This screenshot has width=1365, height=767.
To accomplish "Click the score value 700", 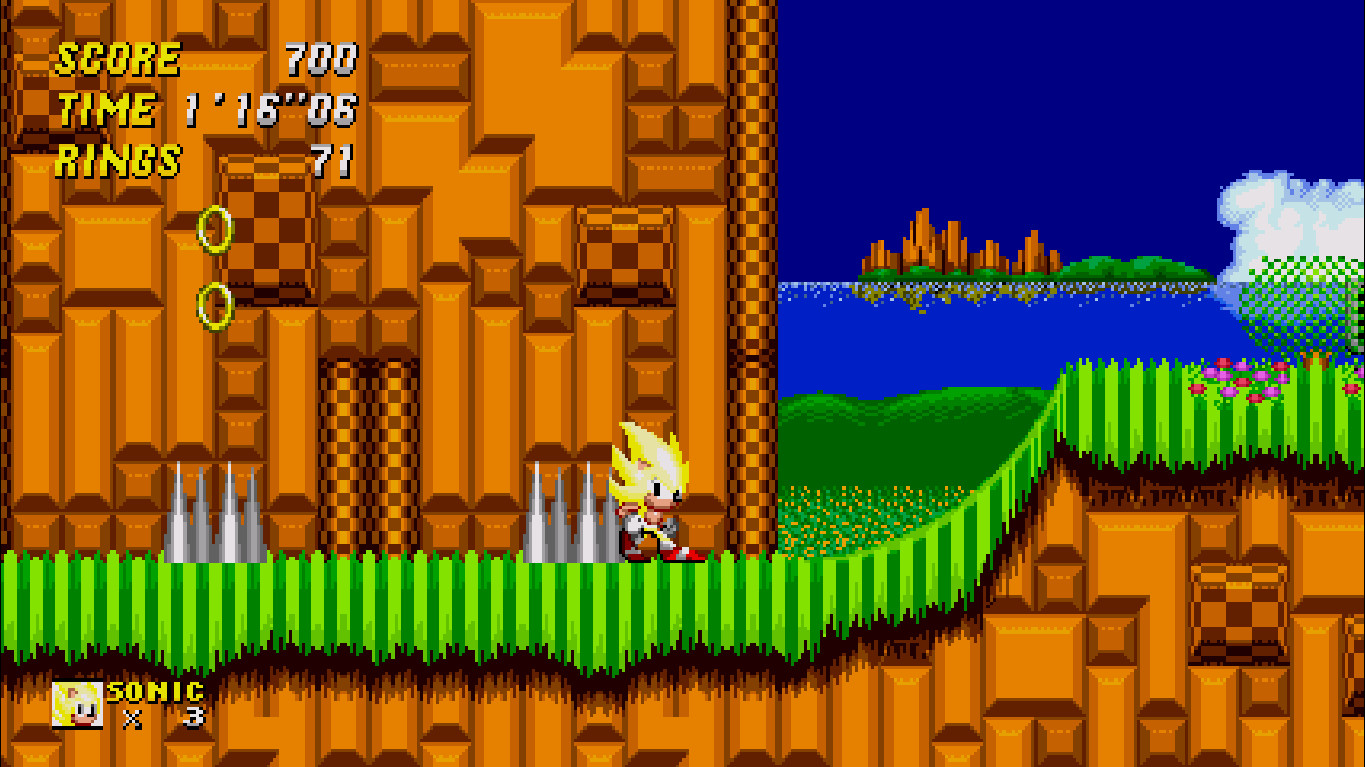I will 320,57.
